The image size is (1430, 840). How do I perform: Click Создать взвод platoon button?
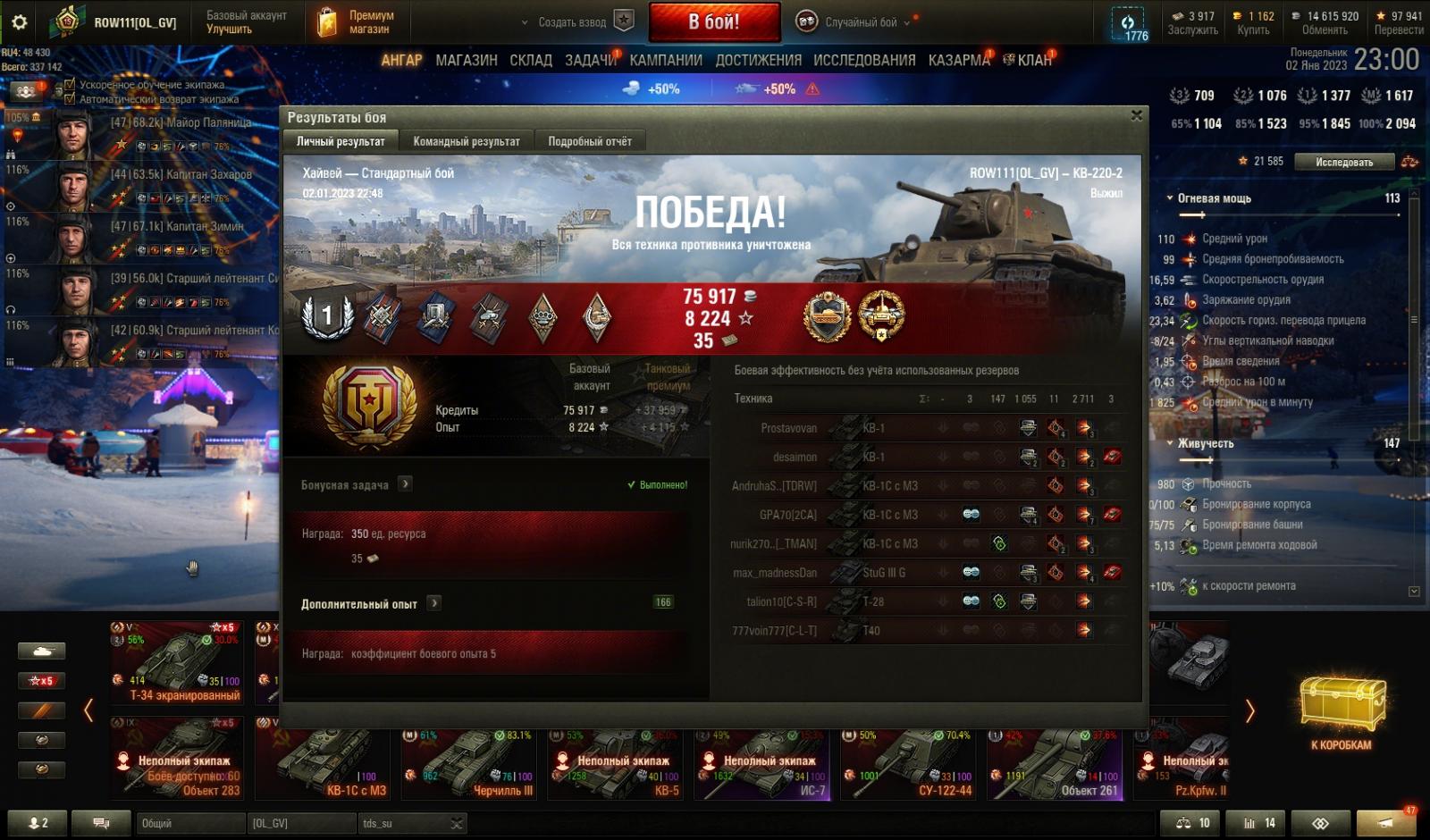[x=576, y=22]
